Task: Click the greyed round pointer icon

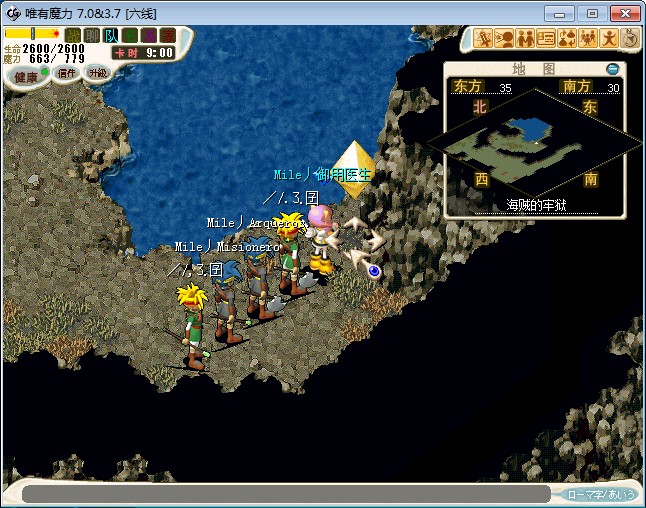Action: click(630, 38)
